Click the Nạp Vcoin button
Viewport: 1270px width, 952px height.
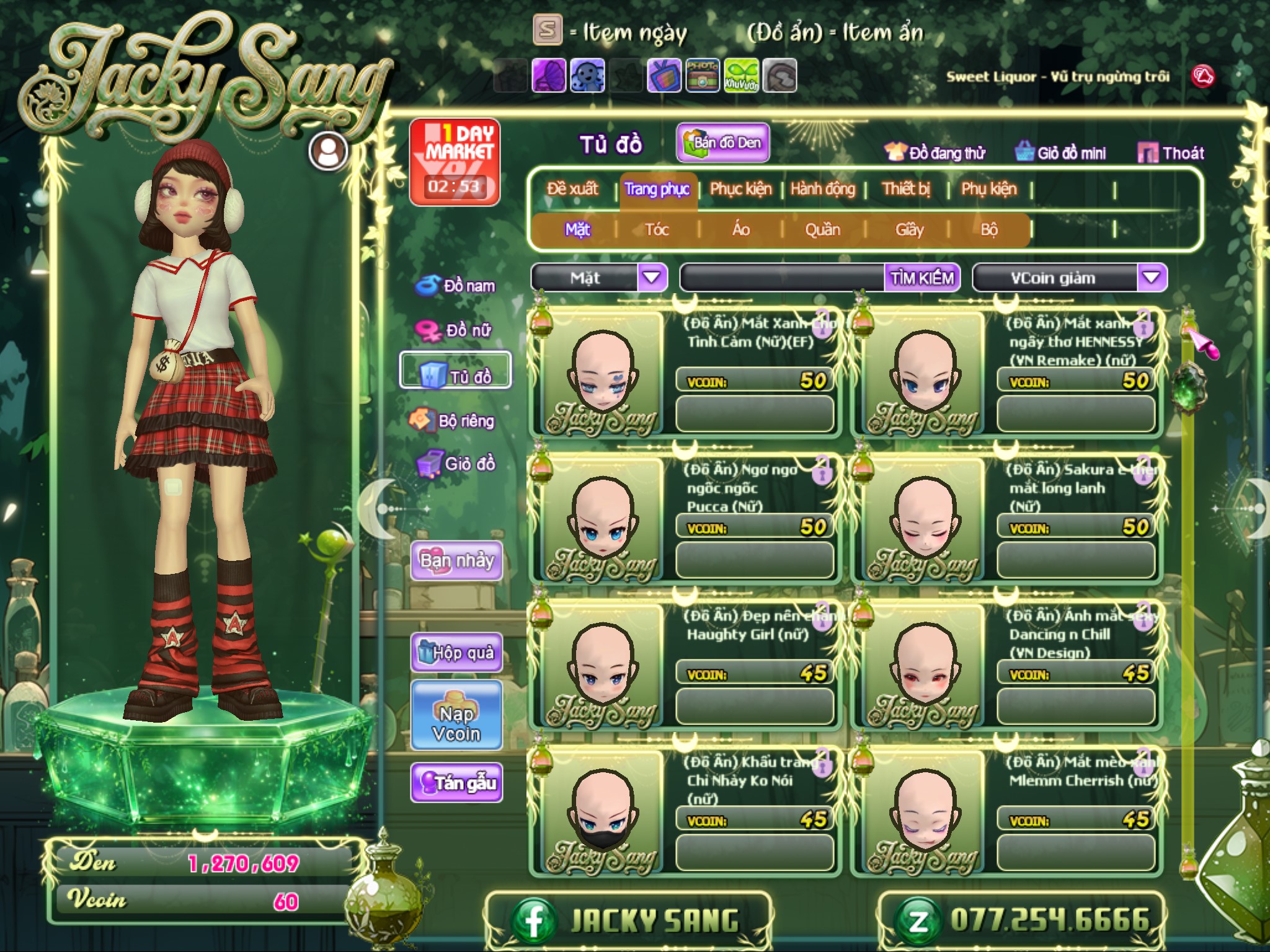(456, 724)
